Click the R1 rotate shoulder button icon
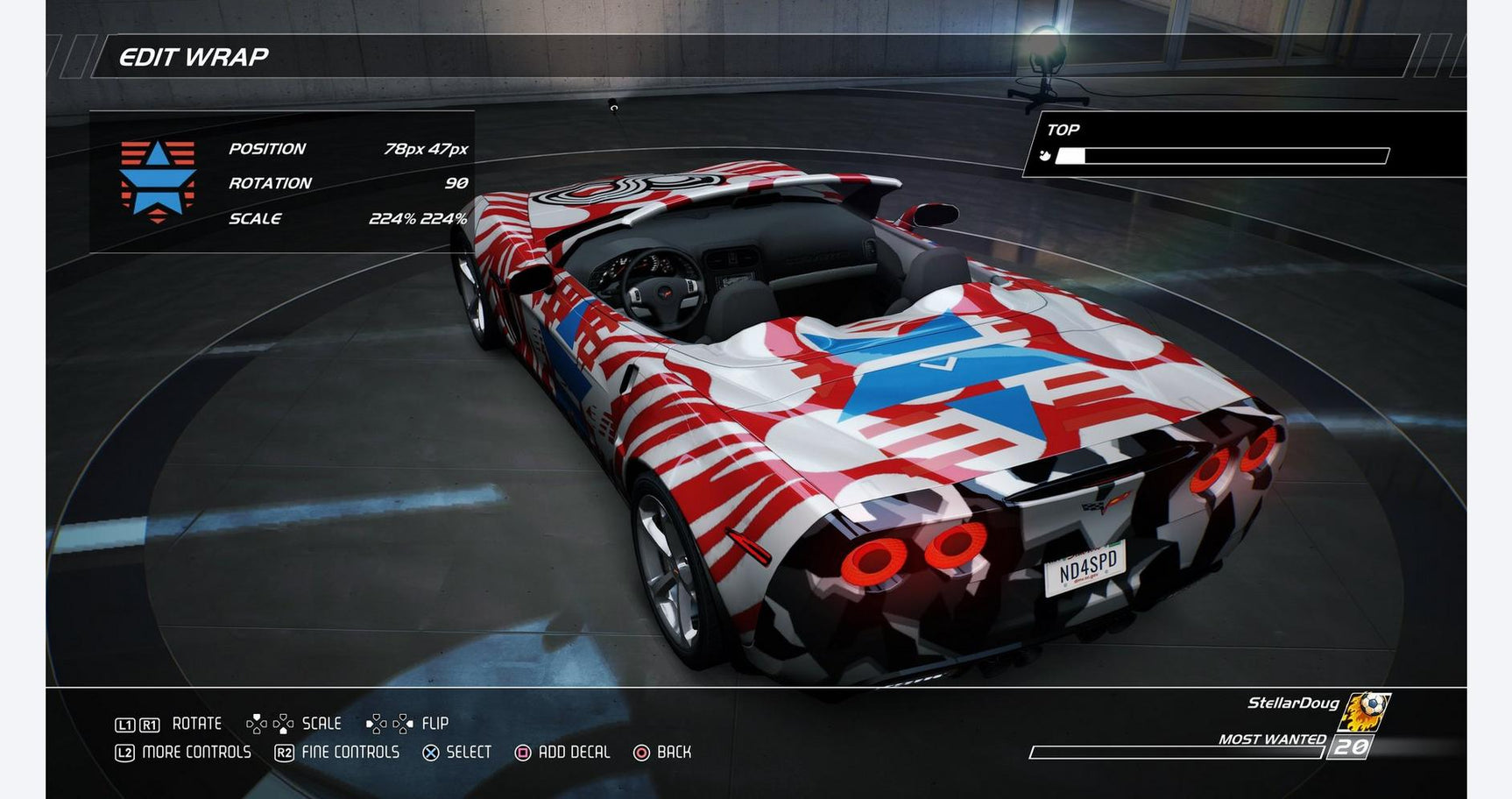The height and width of the screenshot is (799, 1512). [x=151, y=724]
